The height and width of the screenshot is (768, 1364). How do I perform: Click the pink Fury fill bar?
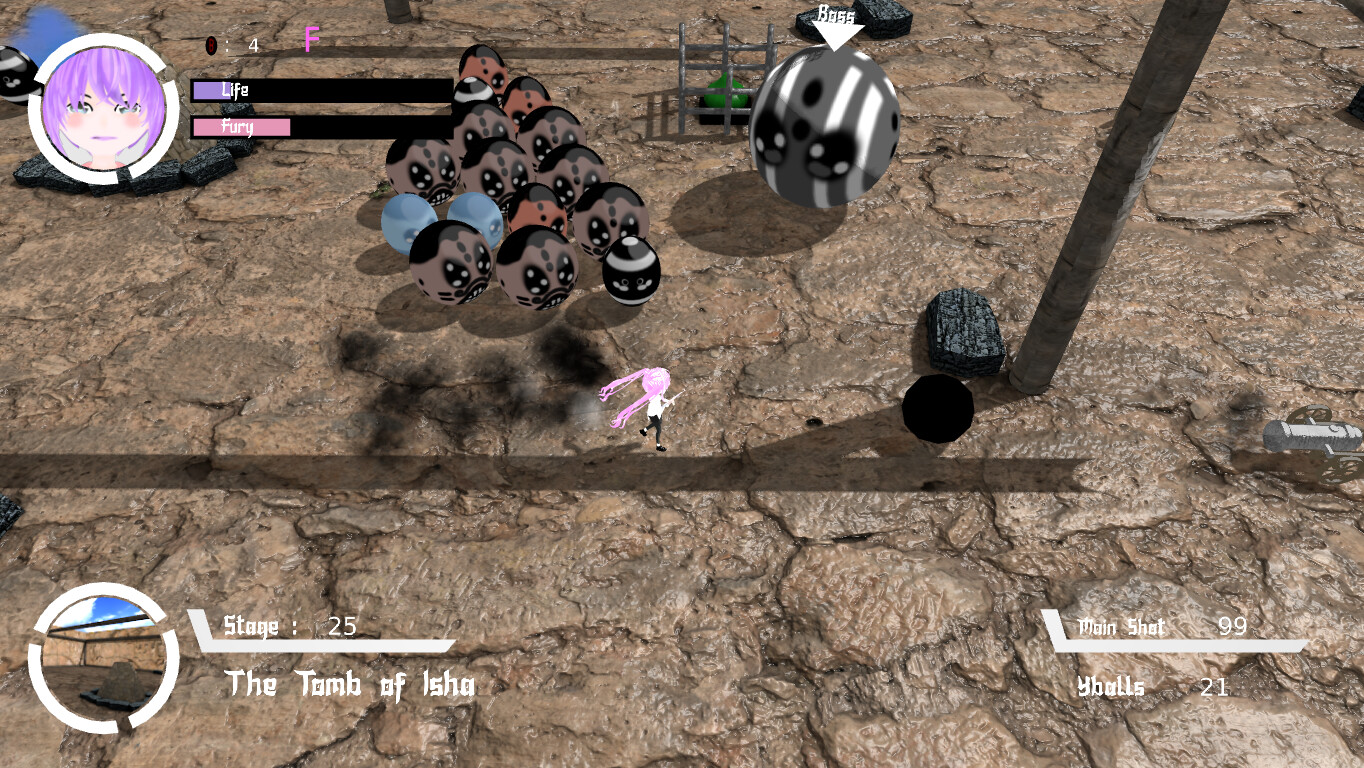[x=242, y=128]
